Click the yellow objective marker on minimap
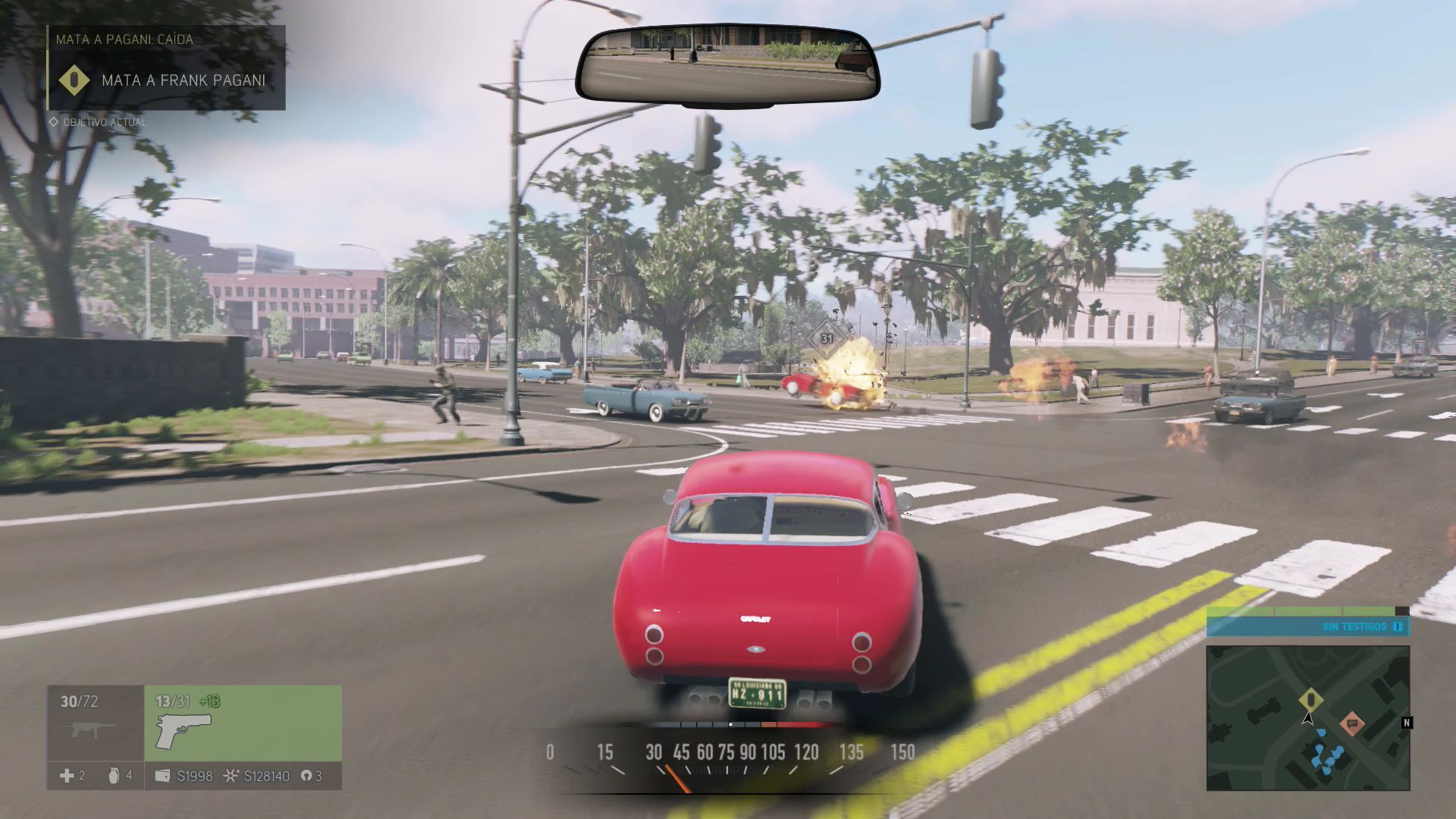The height and width of the screenshot is (819, 1456). point(1310,699)
